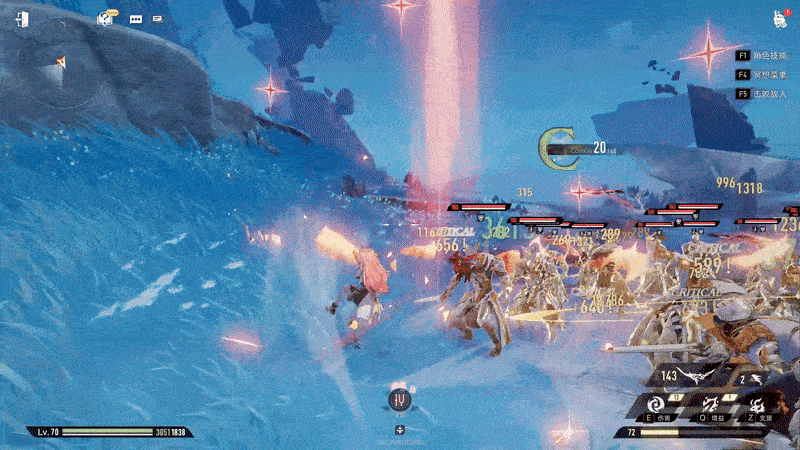Open the three-dots chat bubble icon
The height and width of the screenshot is (450, 800).
(135, 18)
